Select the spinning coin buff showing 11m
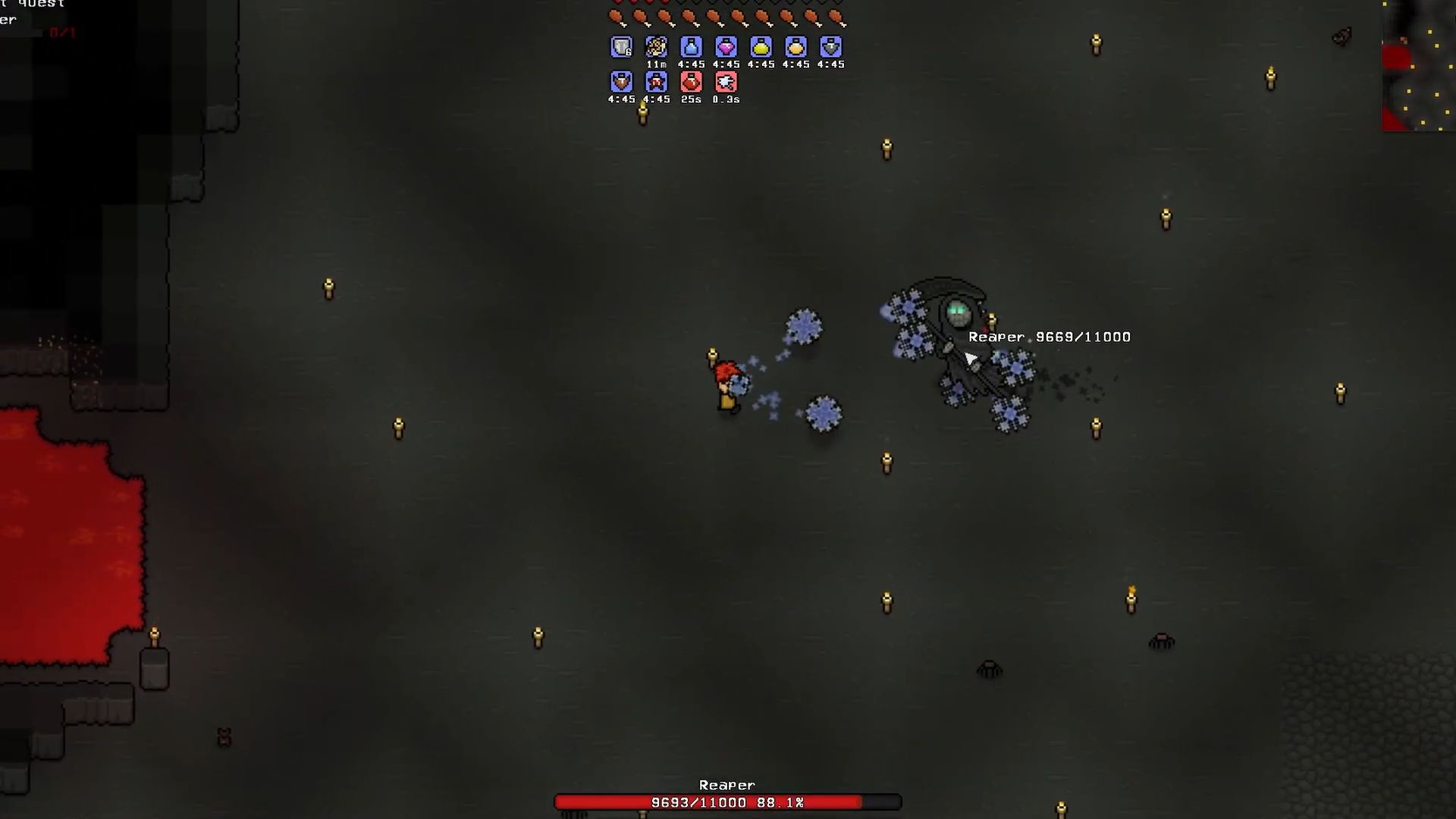 tap(655, 47)
